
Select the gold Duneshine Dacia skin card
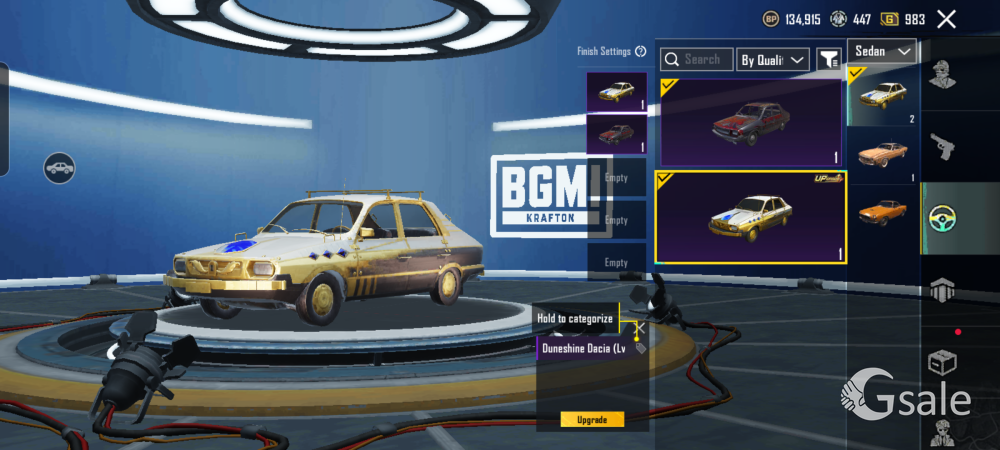click(x=751, y=217)
